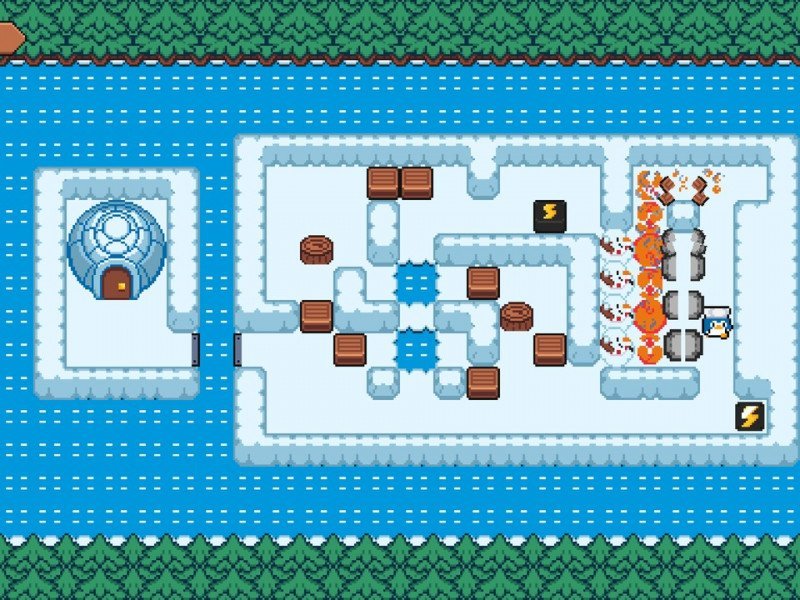Open the brown pull-out tab at the screen edge
This screenshot has height=600, width=800.
click(x=10, y=37)
